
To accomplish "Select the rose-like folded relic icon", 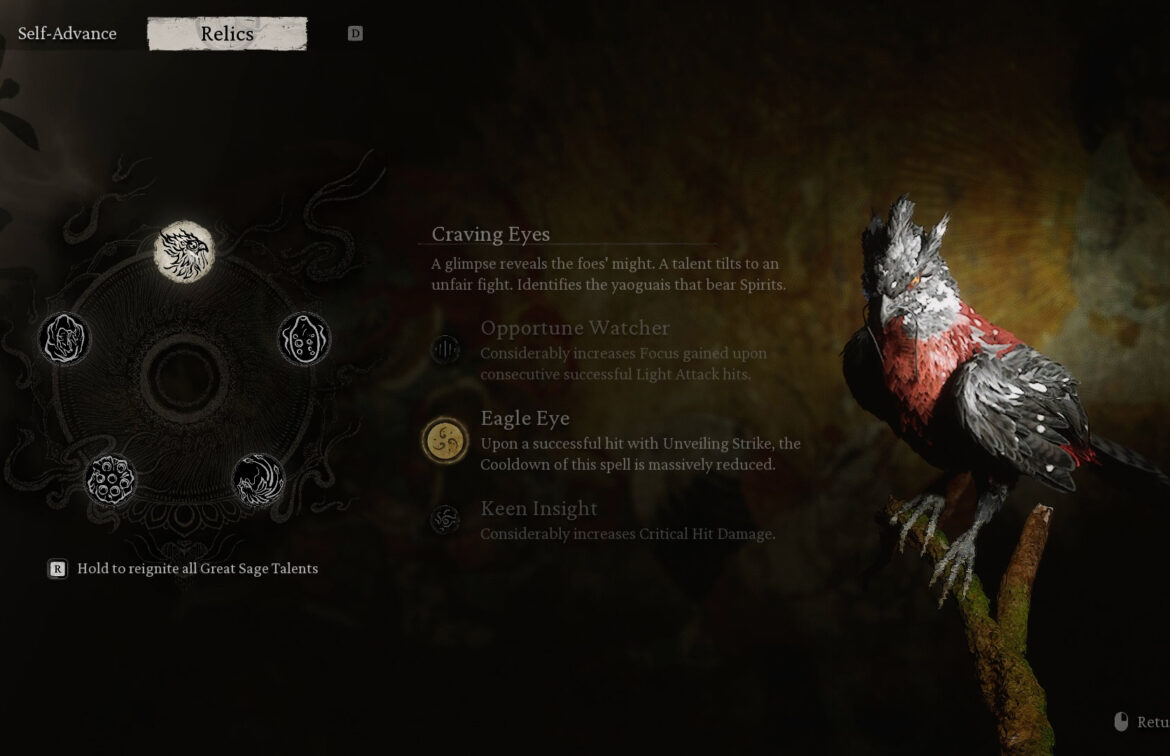I will 65,339.
